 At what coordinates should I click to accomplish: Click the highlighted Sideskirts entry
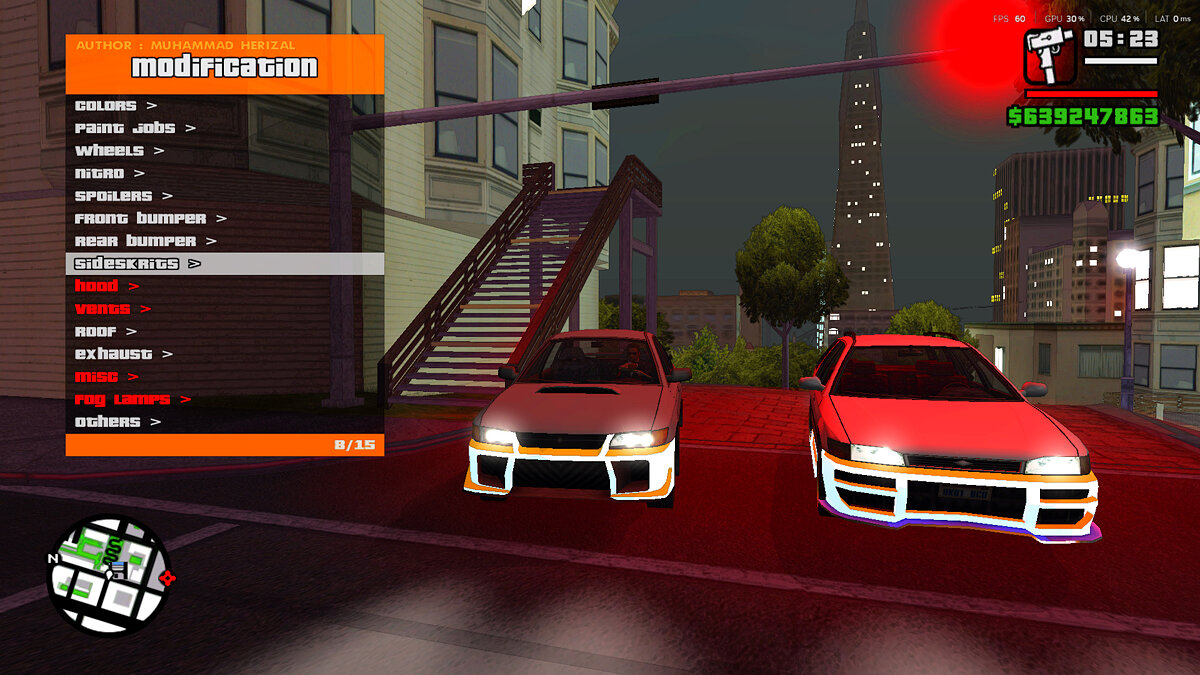pyautogui.click(x=137, y=264)
